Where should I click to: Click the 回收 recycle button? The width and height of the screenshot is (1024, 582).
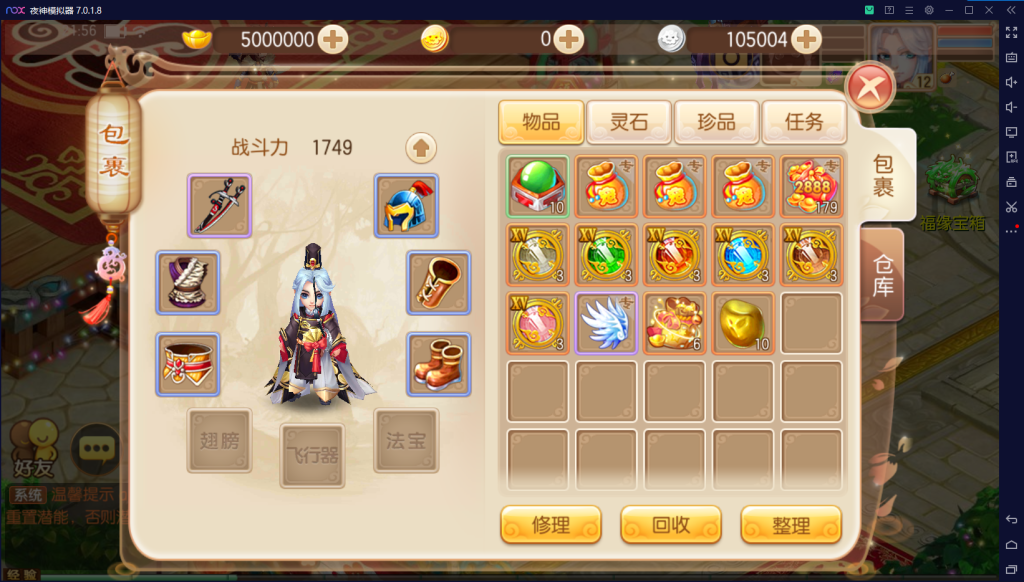click(671, 524)
